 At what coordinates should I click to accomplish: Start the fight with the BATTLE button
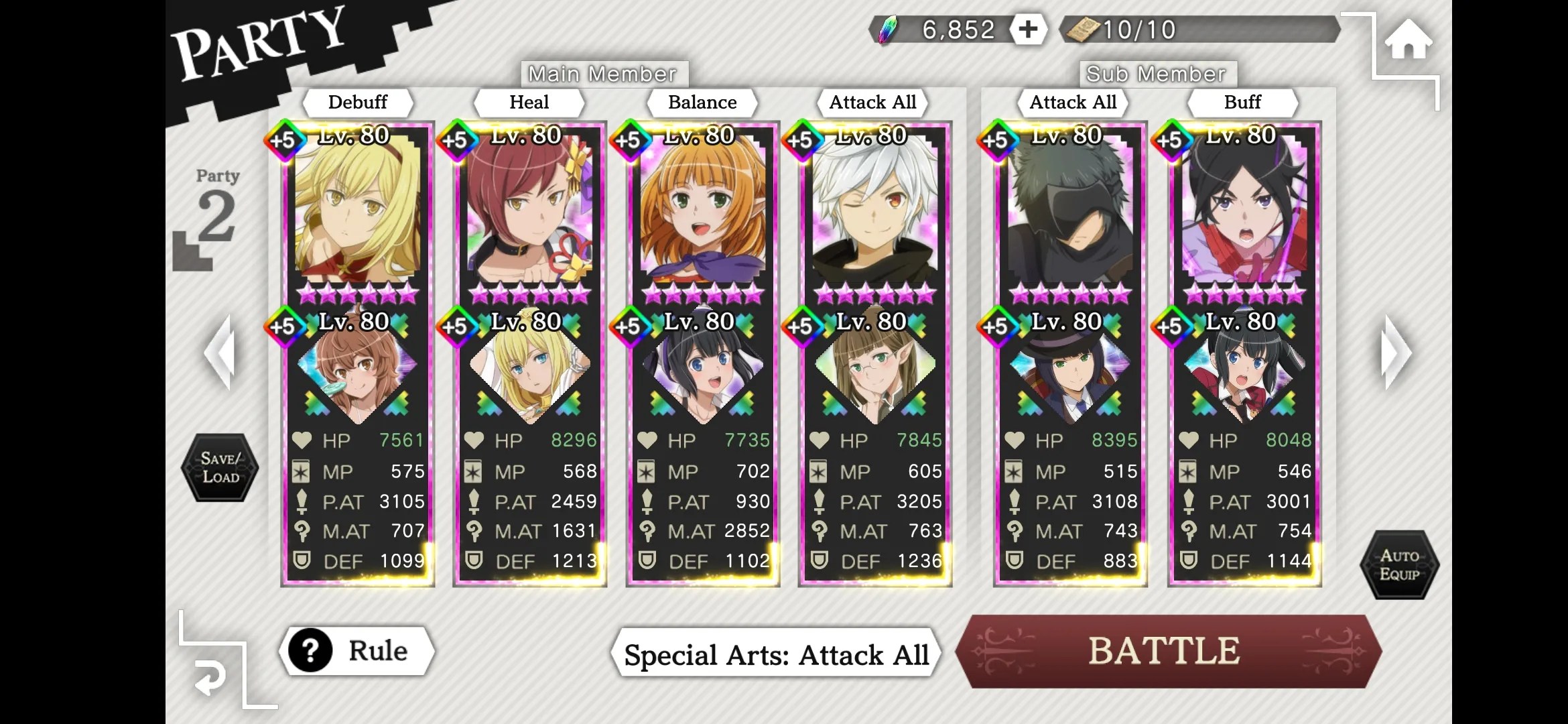[x=1166, y=651]
